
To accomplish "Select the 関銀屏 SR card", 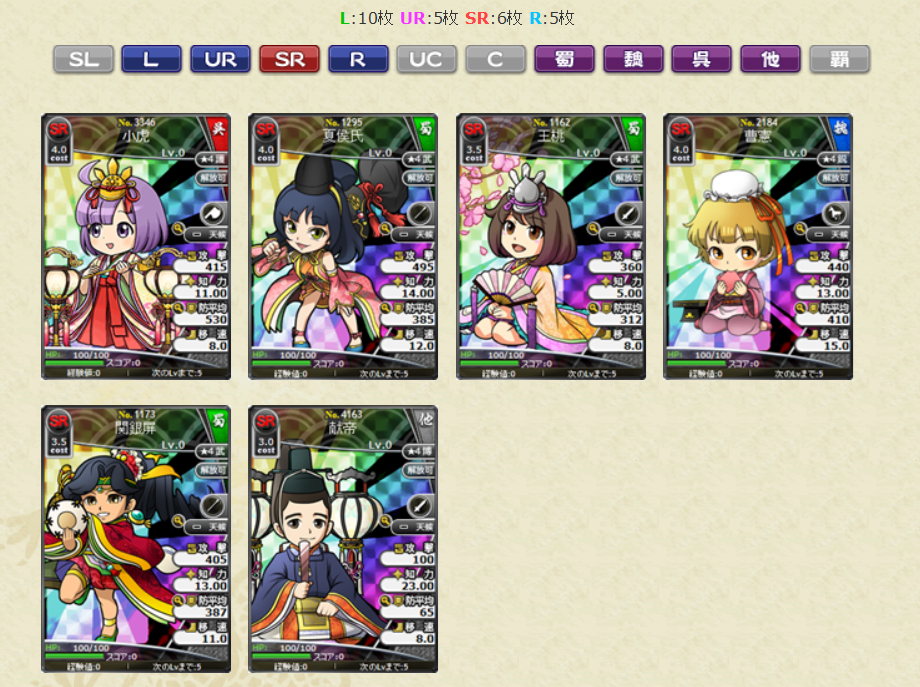I will [136, 538].
